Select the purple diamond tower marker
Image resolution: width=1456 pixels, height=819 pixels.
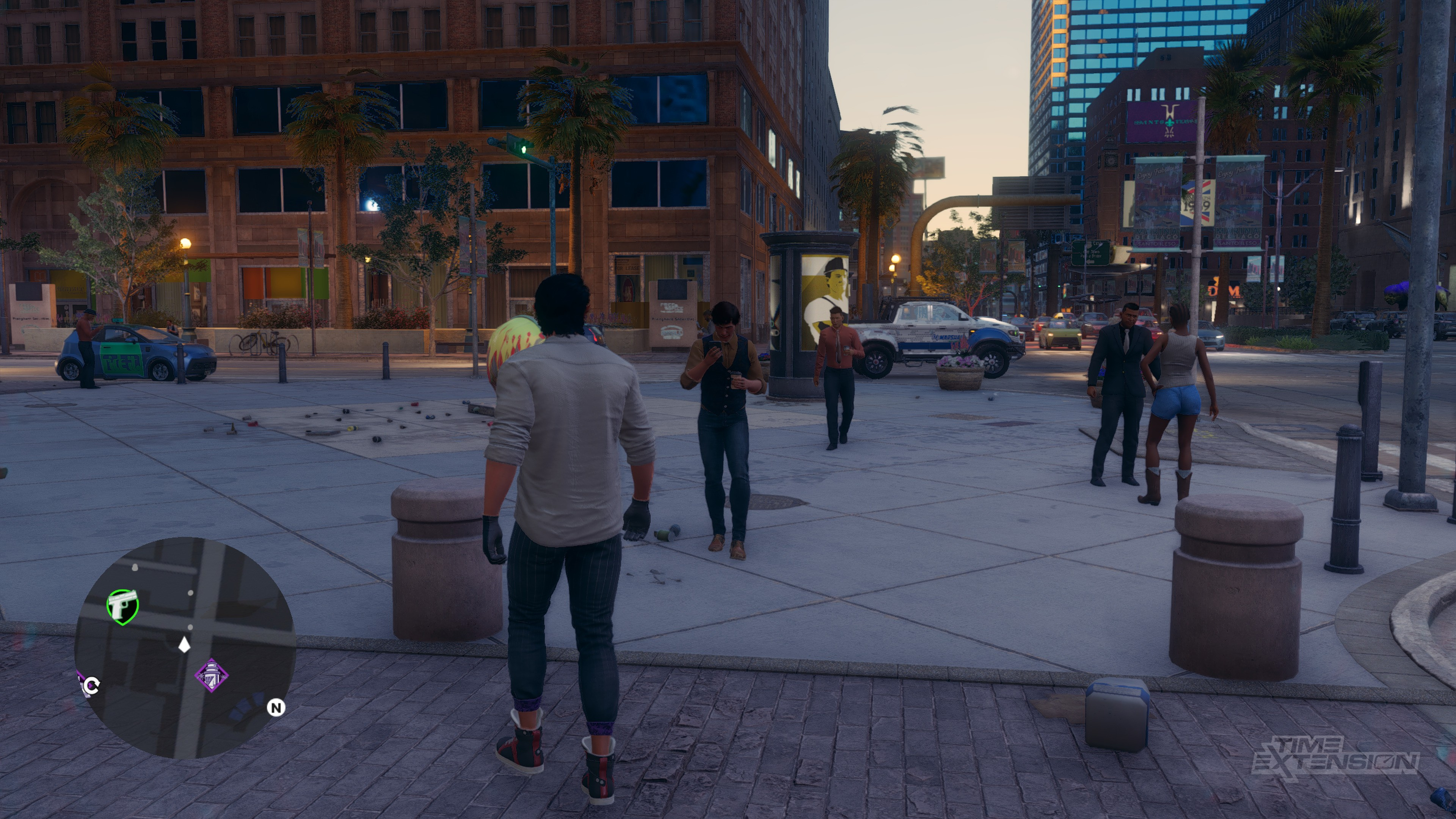[212, 675]
